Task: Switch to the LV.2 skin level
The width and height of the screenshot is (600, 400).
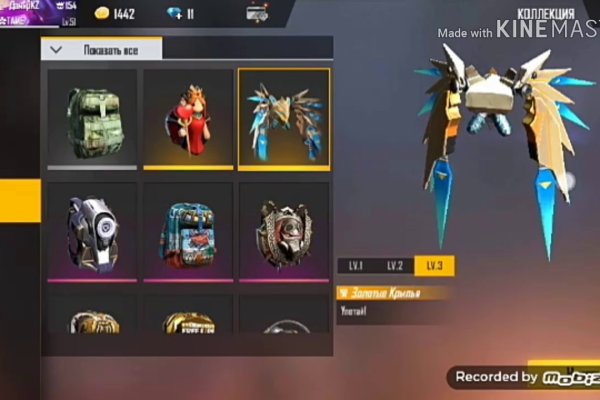Action: click(x=394, y=266)
